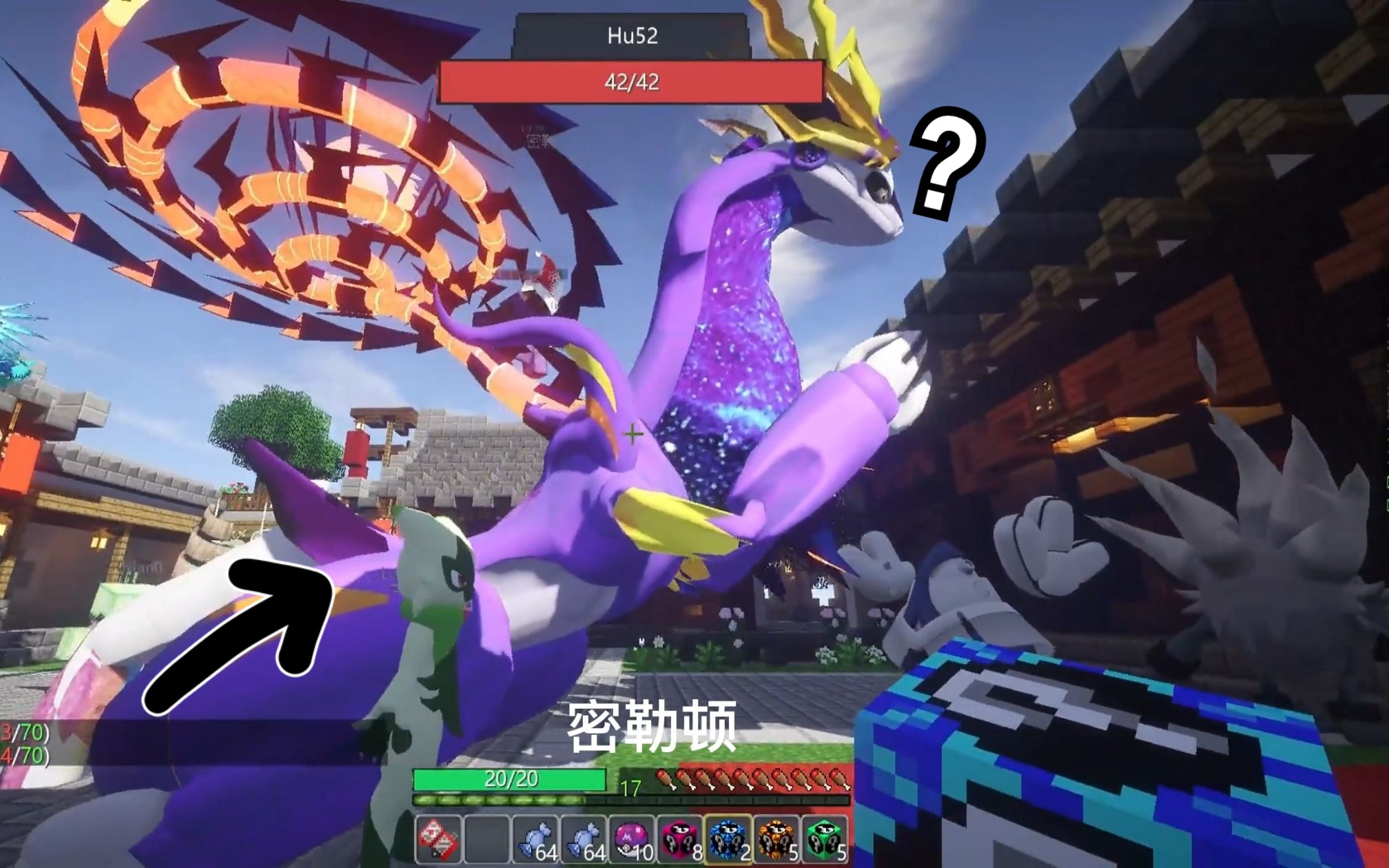The height and width of the screenshot is (868, 1389).
Task: Choose the green lucky block in the last slot
Action: click(824, 840)
